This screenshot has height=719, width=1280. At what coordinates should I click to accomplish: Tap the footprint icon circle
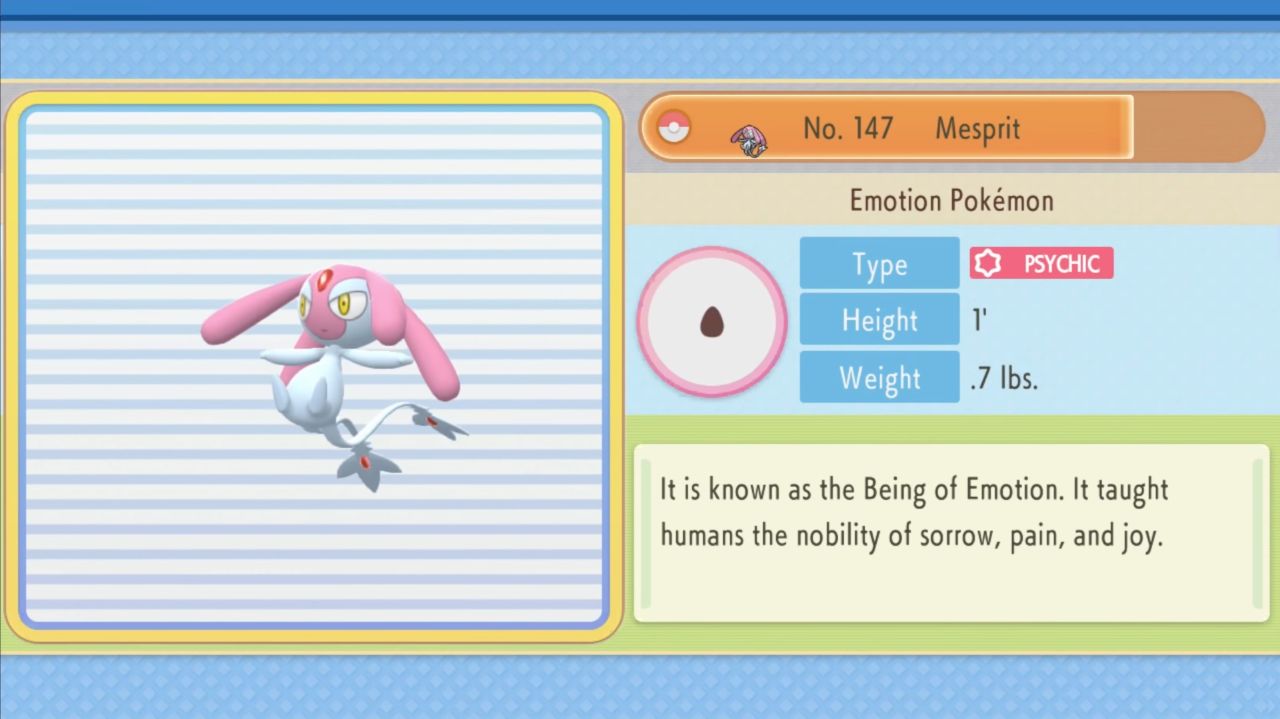(712, 321)
